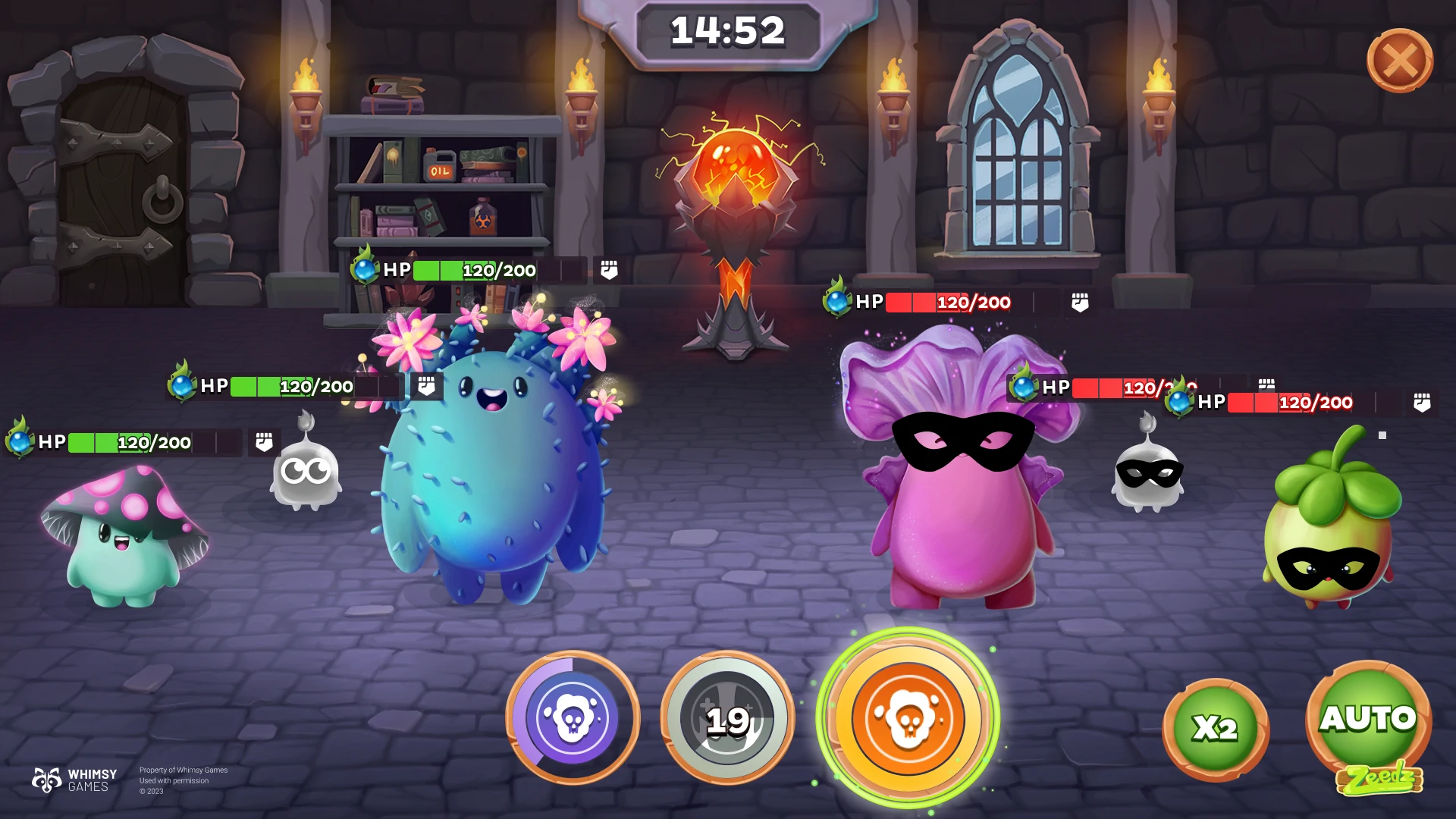
Task: Activate the purple skull ability
Action: (x=573, y=717)
